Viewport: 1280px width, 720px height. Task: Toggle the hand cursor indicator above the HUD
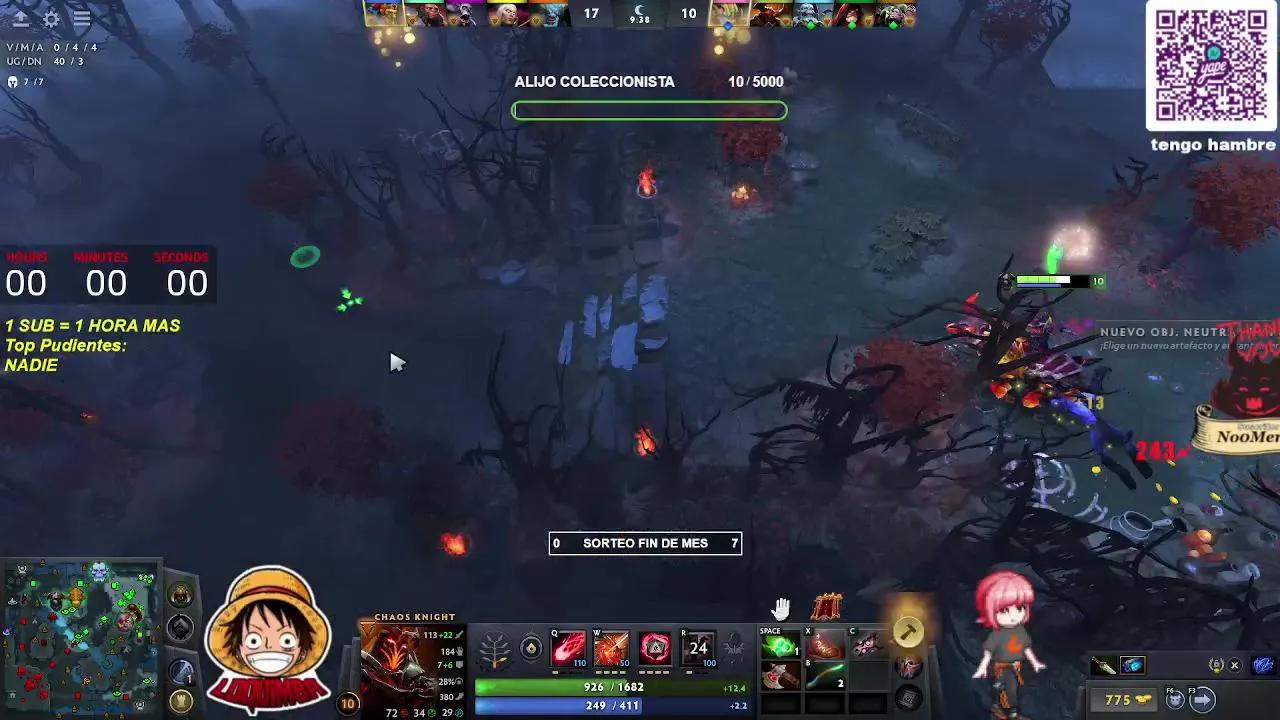(x=780, y=607)
